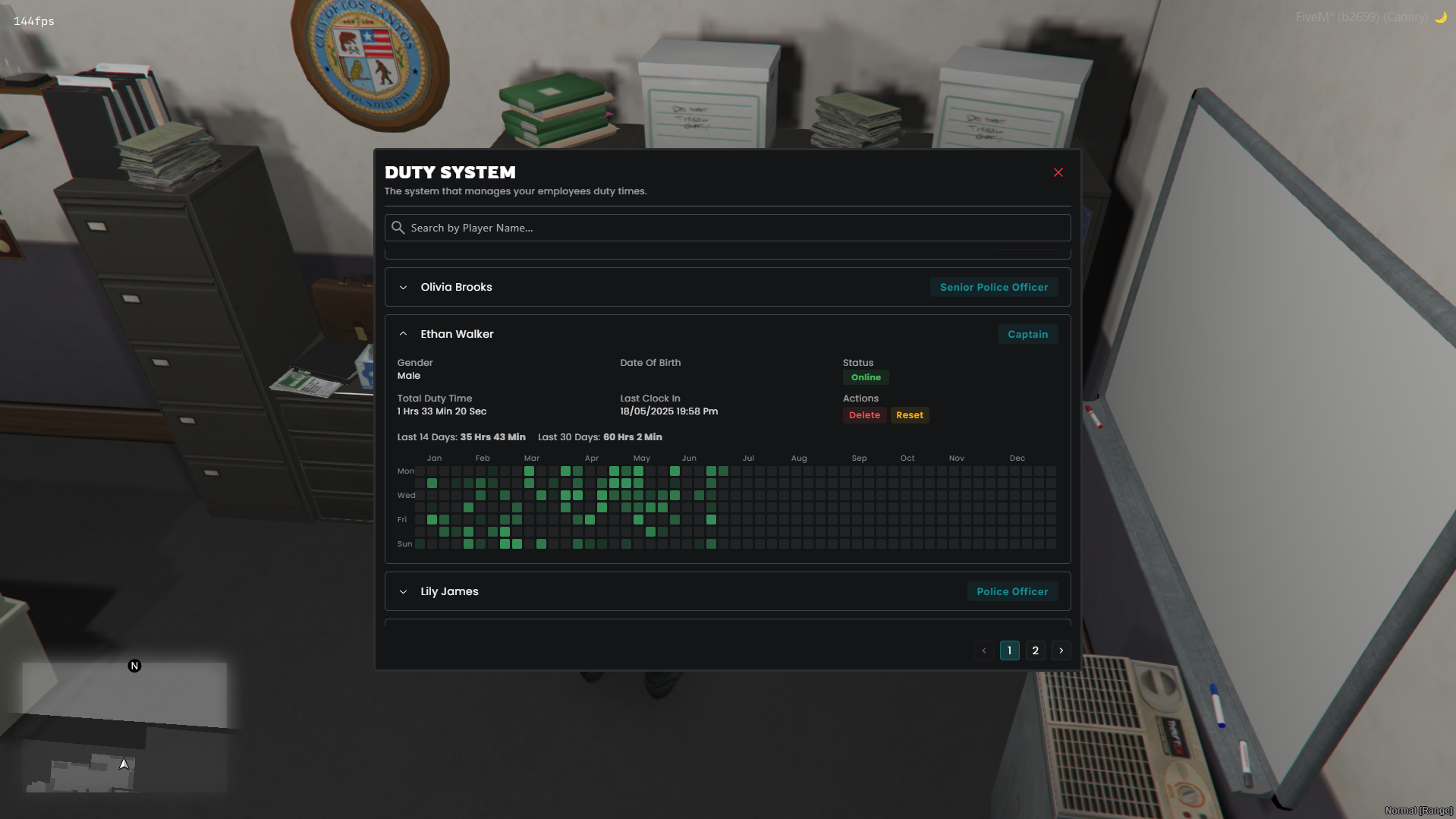Click the player arrow on the minimap
Image resolution: width=1456 pixels, height=819 pixels.
pos(123,764)
